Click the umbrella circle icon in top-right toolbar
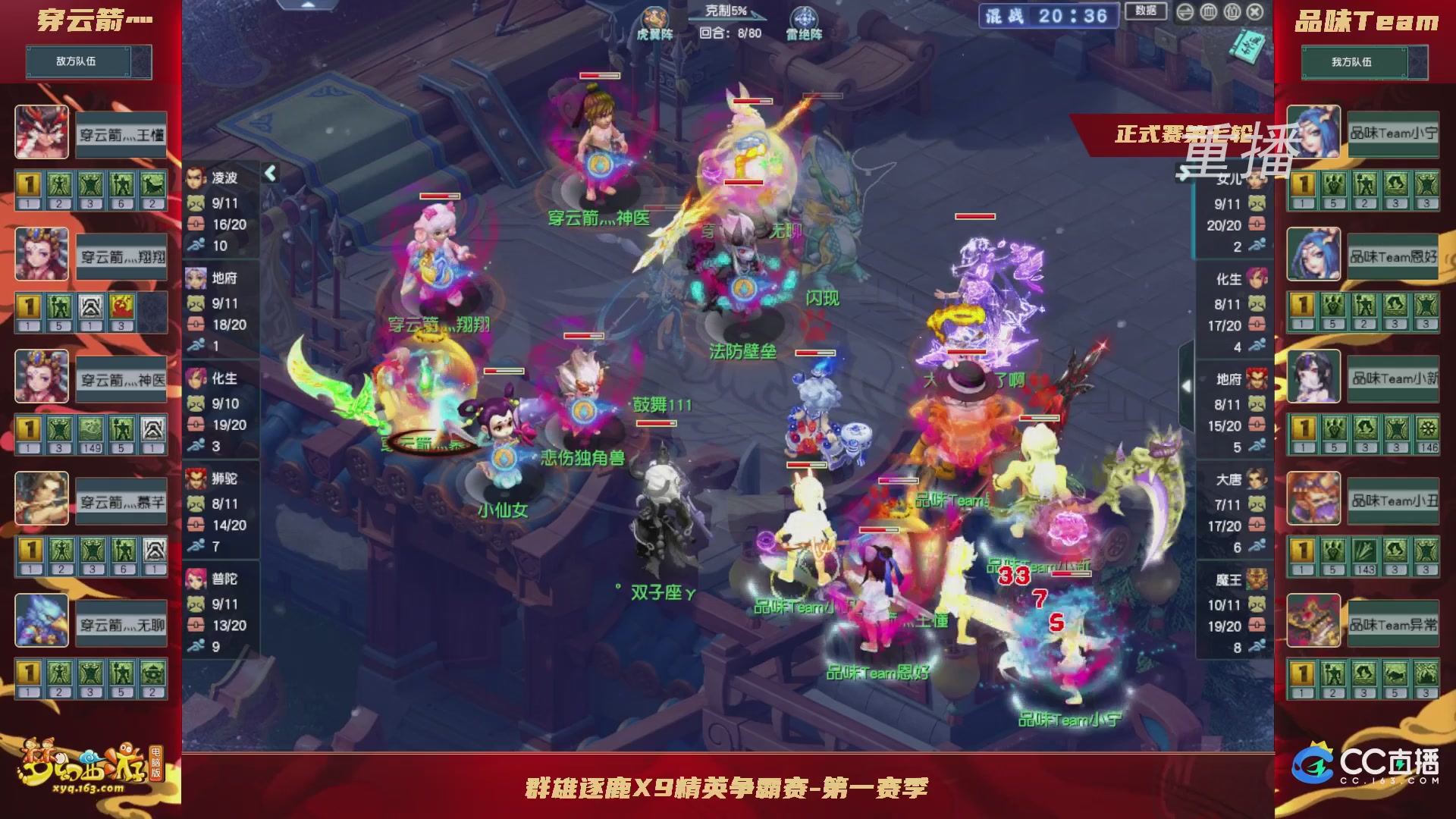 (1232, 12)
